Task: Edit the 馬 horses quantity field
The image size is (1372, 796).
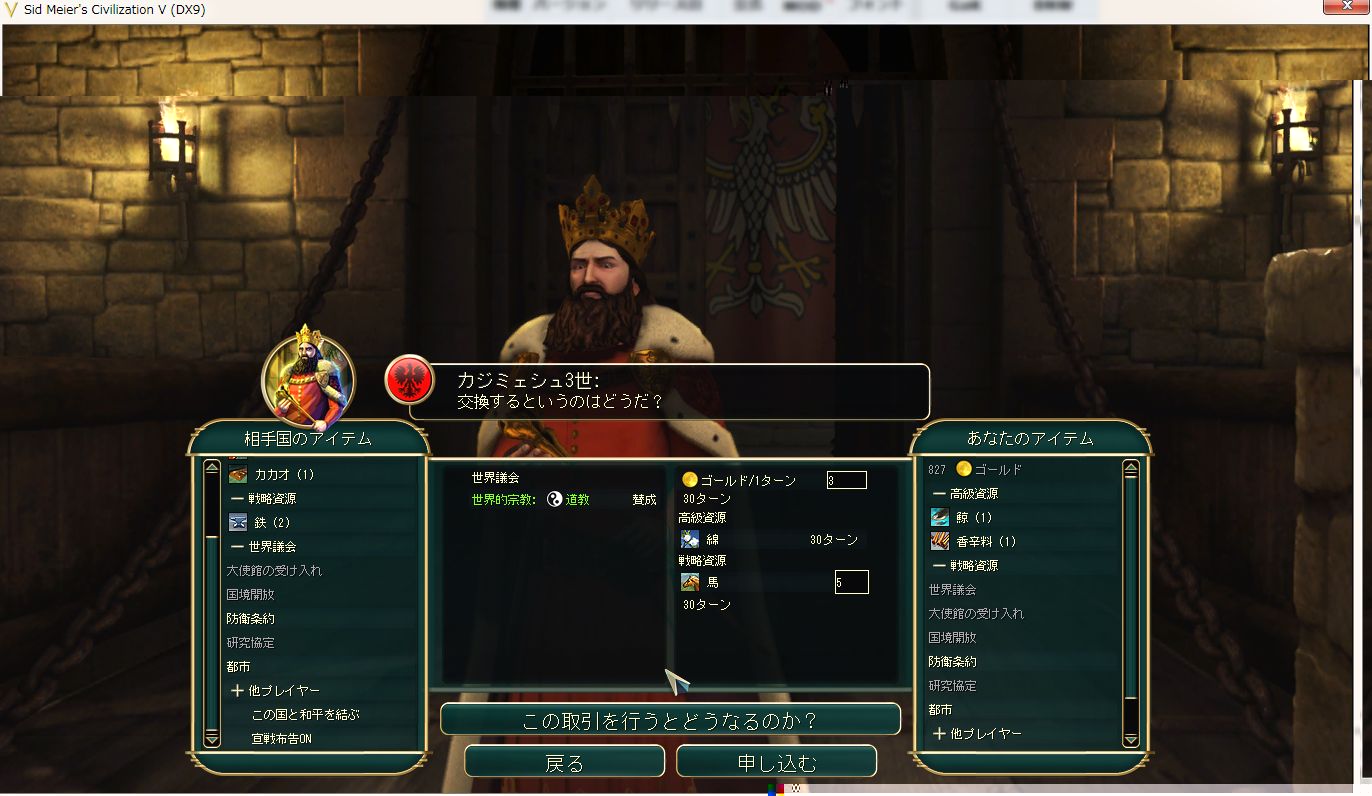Action: click(851, 582)
